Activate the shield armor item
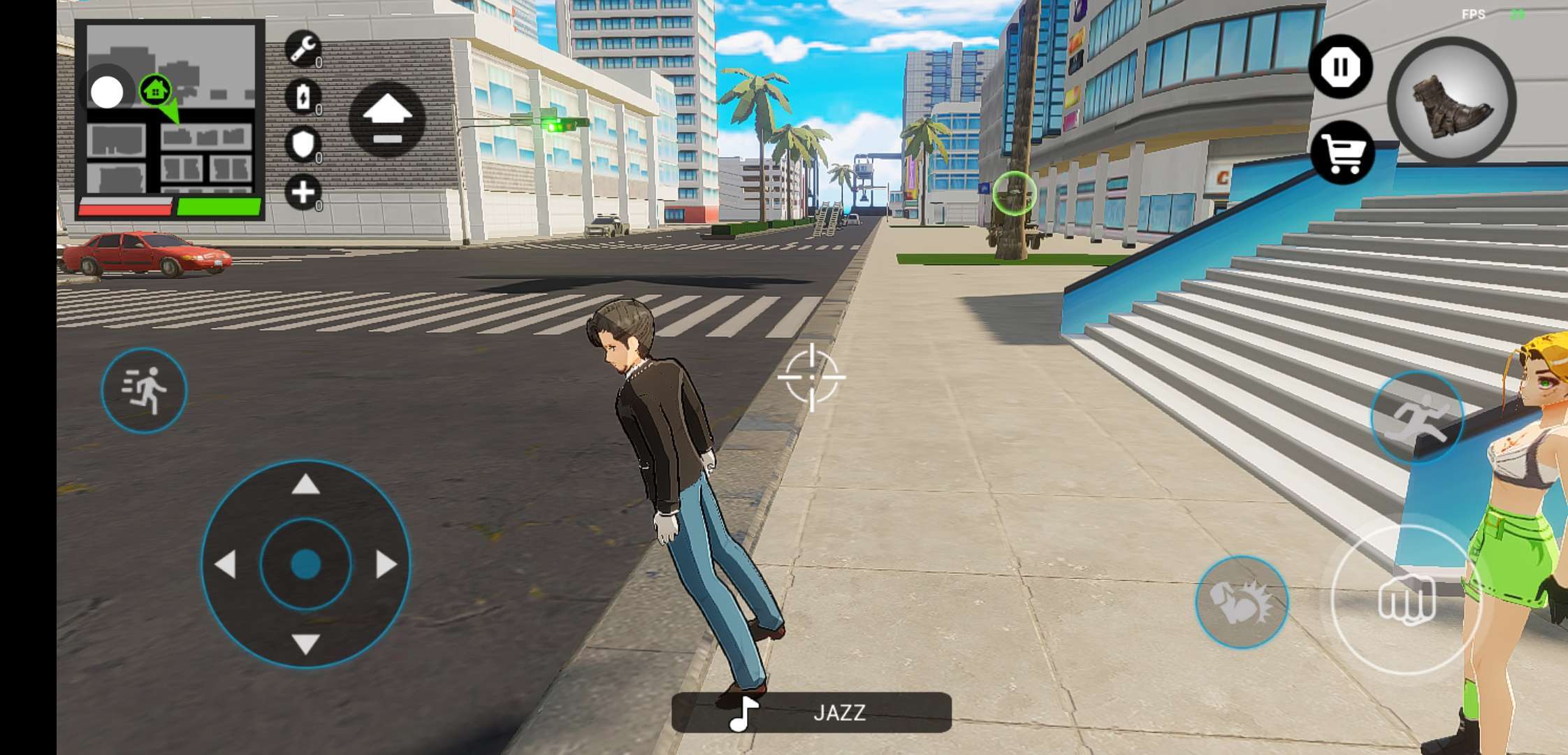1568x755 pixels. pos(303,144)
